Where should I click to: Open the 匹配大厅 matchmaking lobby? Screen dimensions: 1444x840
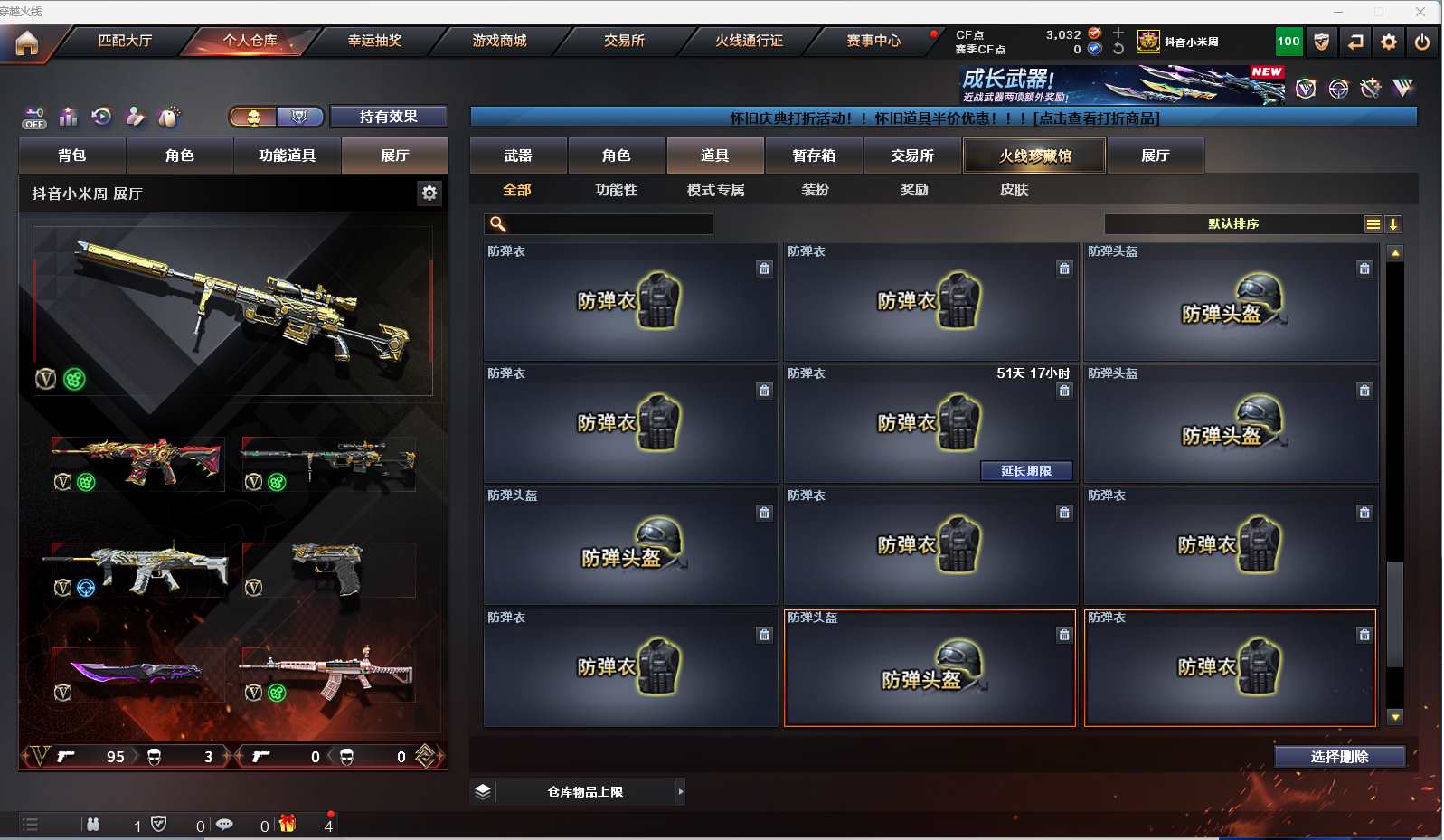pos(125,41)
